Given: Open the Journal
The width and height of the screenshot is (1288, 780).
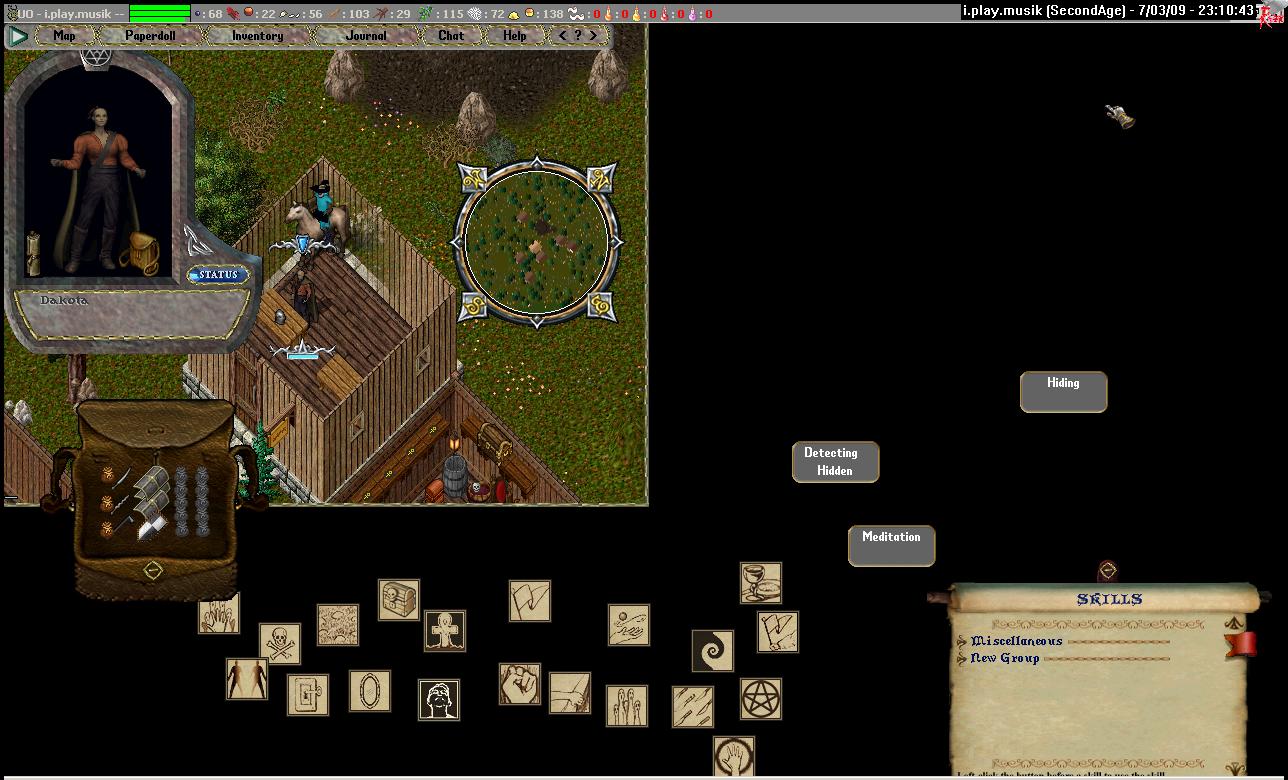Looking at the screenshot, I should click(365, 36).
